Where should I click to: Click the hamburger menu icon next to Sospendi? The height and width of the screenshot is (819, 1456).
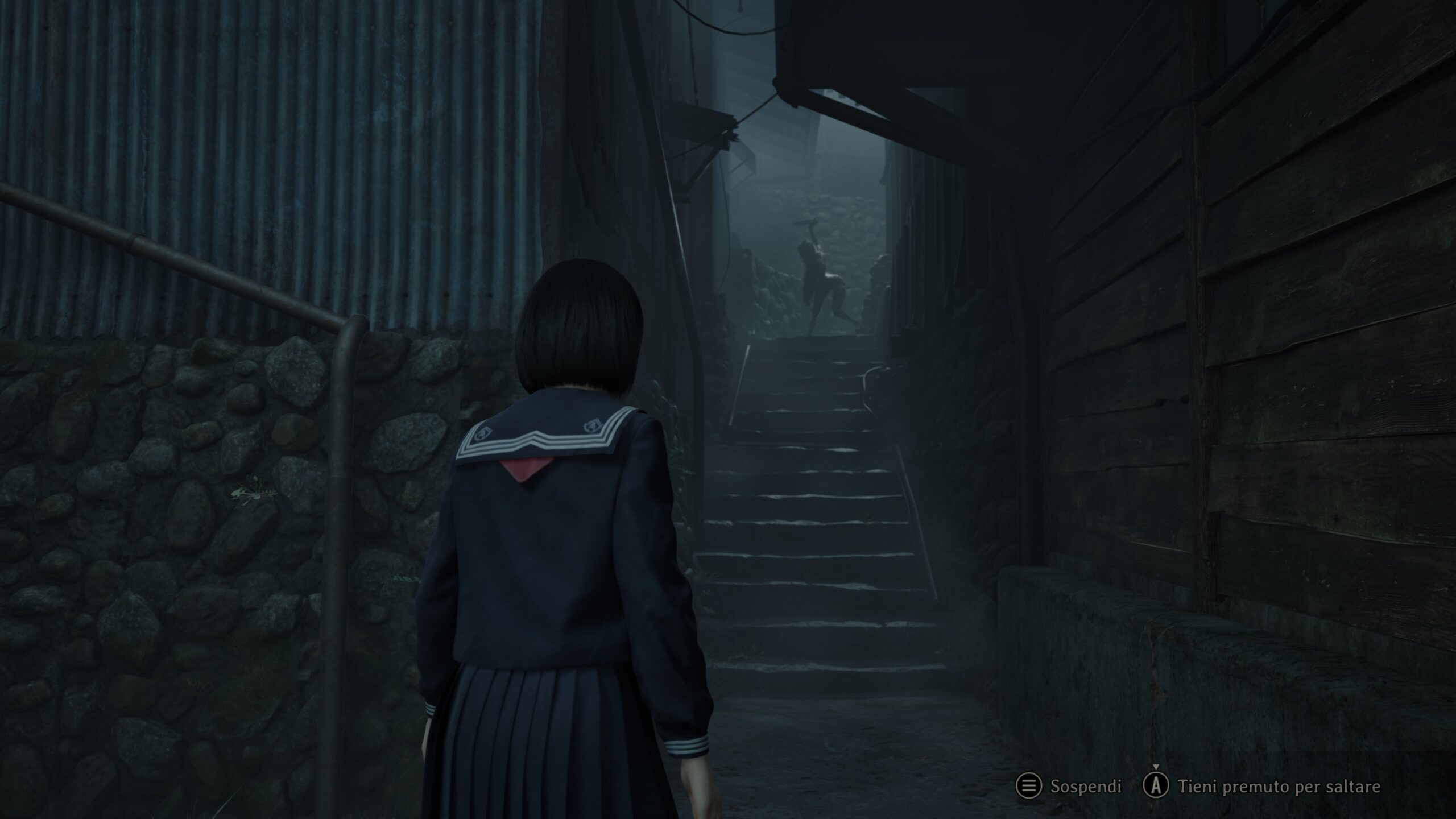(1029, 785)
